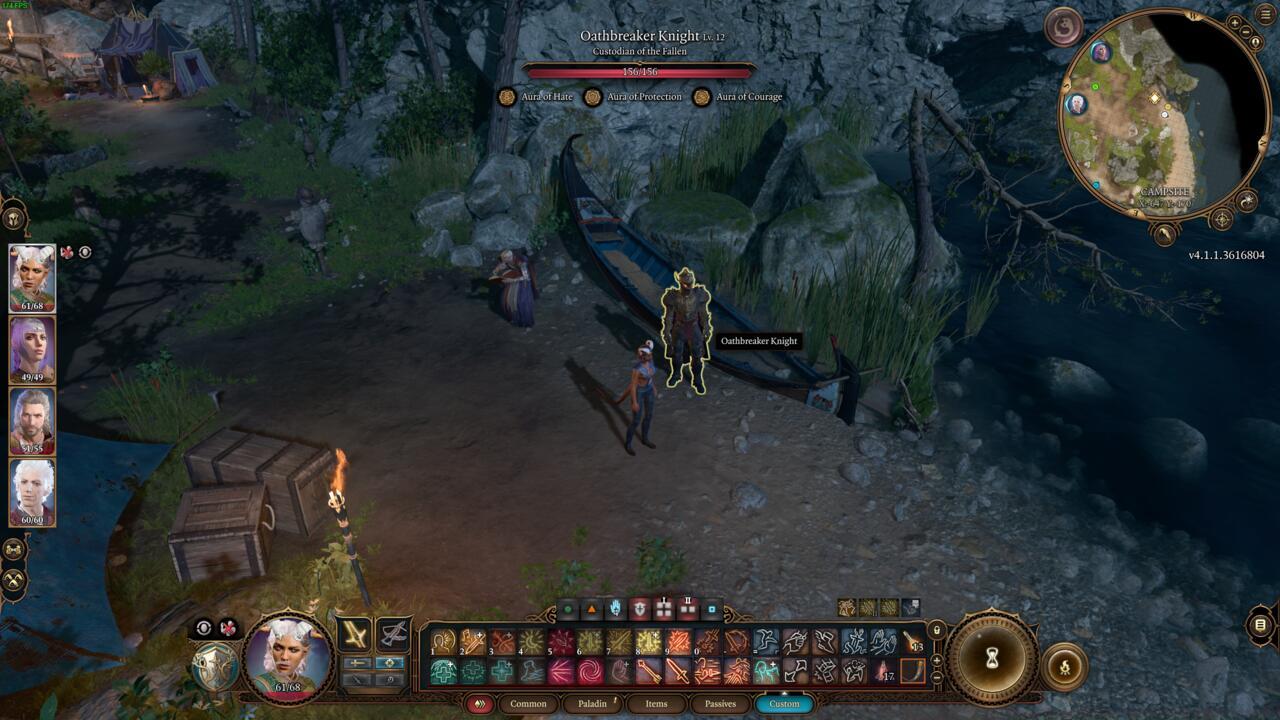Switch weapon sets with the highlighted swap button
This screenshot has width=1280, height=720.
point(391,663)
